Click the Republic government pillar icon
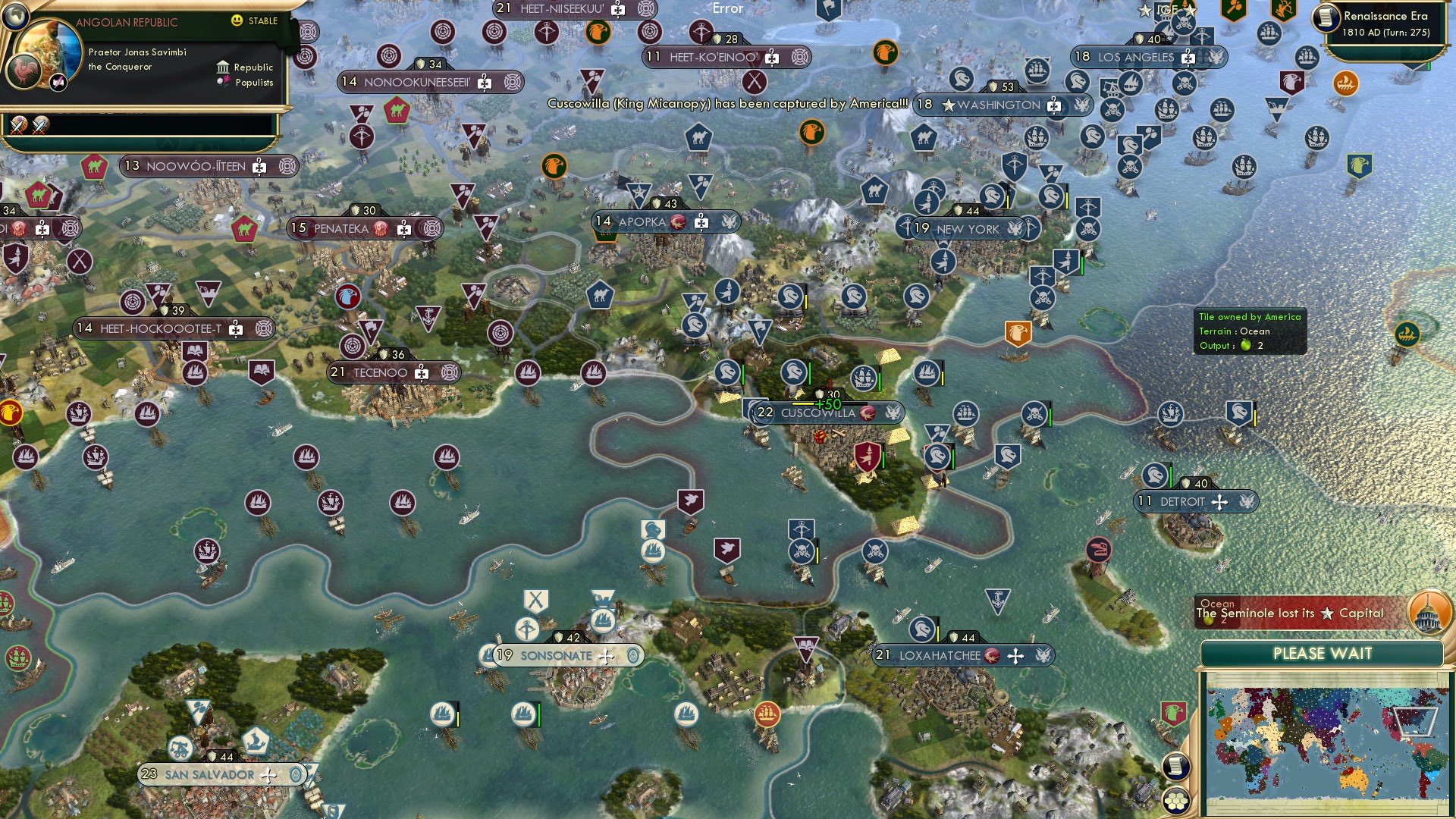The image size is (1456, 819). coord(223,67)
